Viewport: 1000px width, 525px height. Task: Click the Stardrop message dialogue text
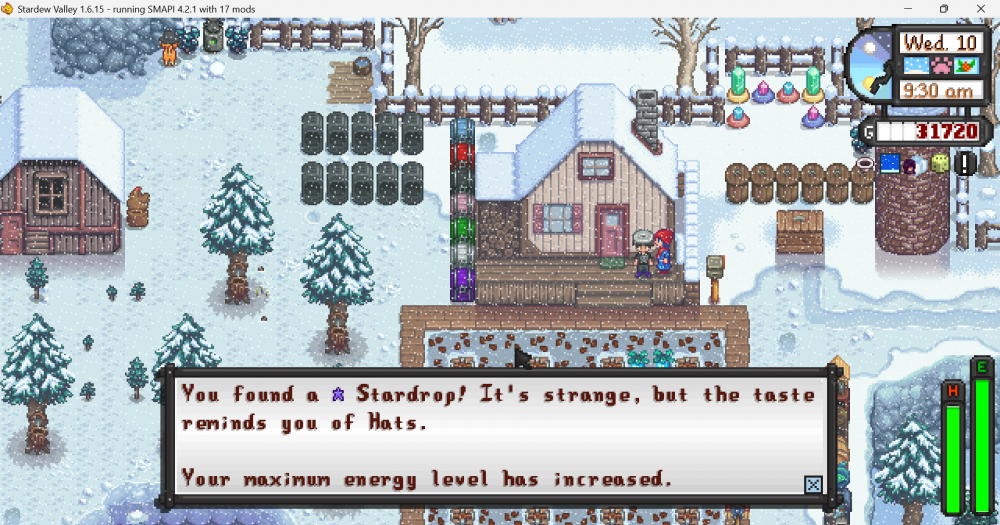[x=498, y=436]
